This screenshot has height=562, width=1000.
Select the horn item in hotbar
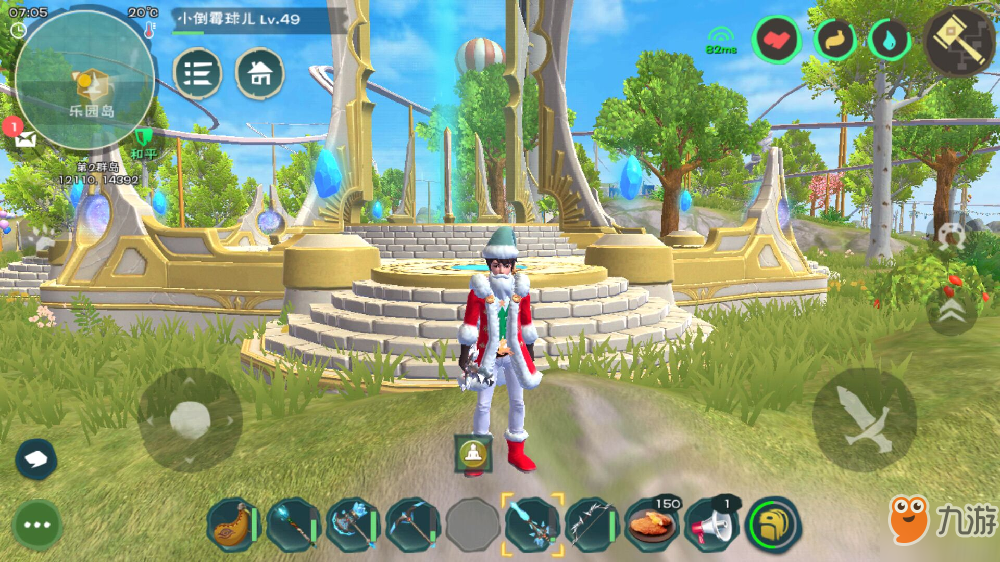(x=233, y=524)
